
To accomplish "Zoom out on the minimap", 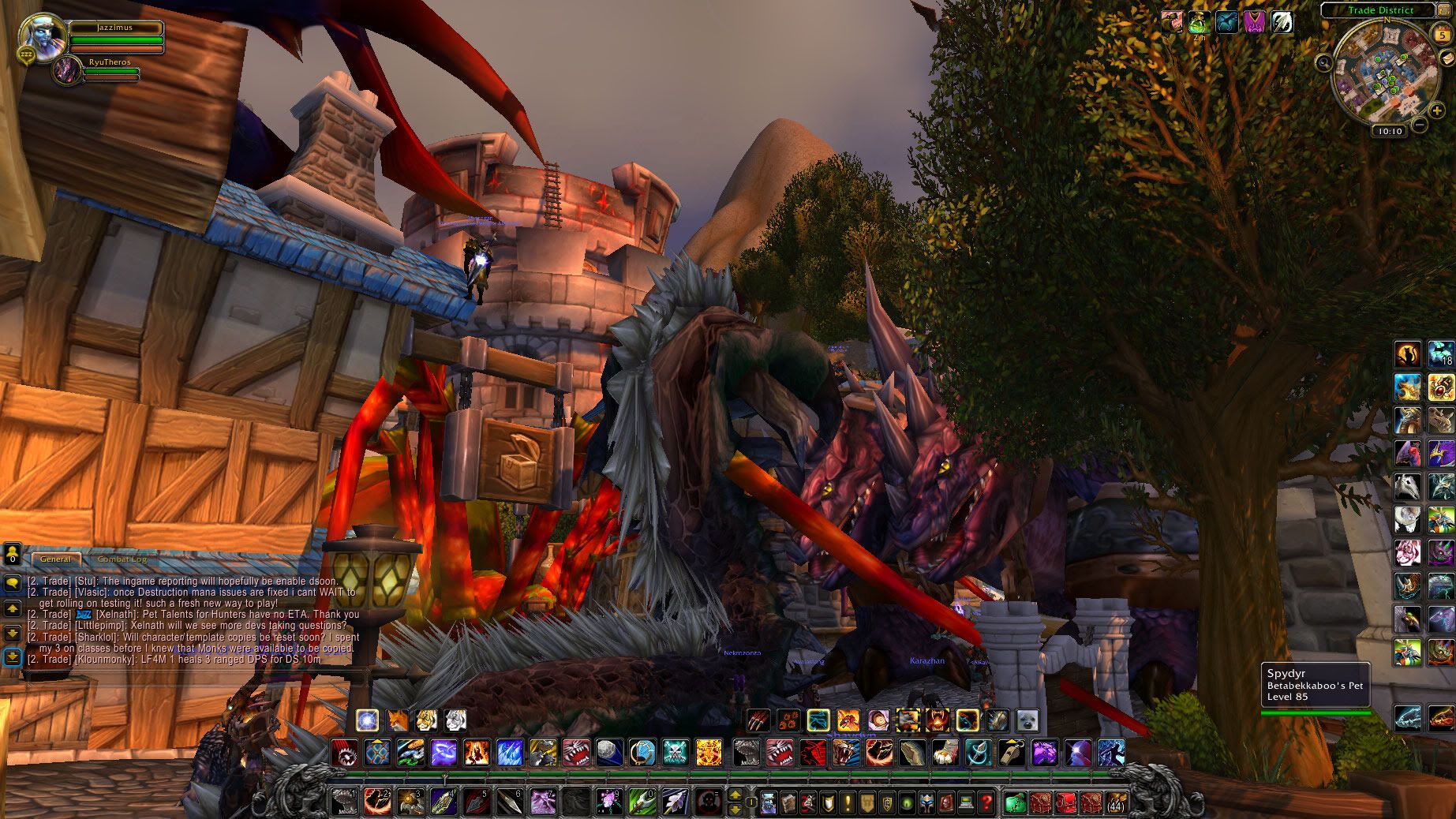I will pos(1420,125).
